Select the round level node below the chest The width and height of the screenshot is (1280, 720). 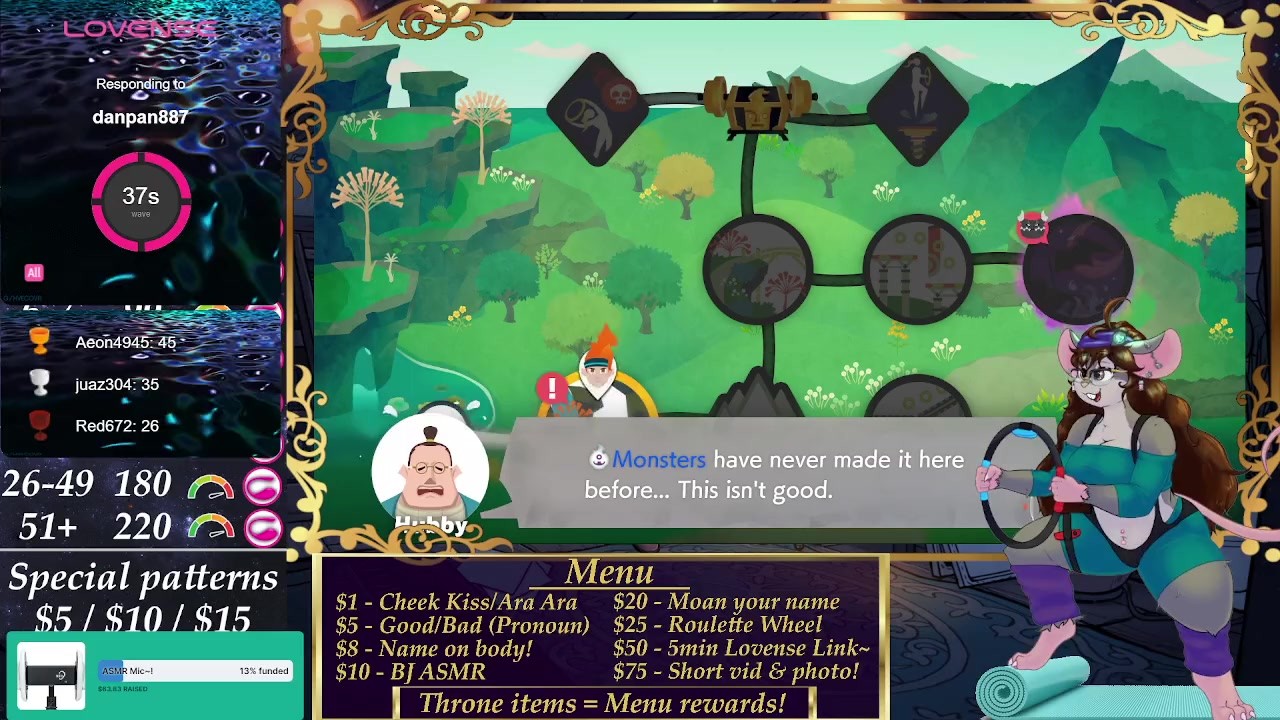tap(758, 268)
